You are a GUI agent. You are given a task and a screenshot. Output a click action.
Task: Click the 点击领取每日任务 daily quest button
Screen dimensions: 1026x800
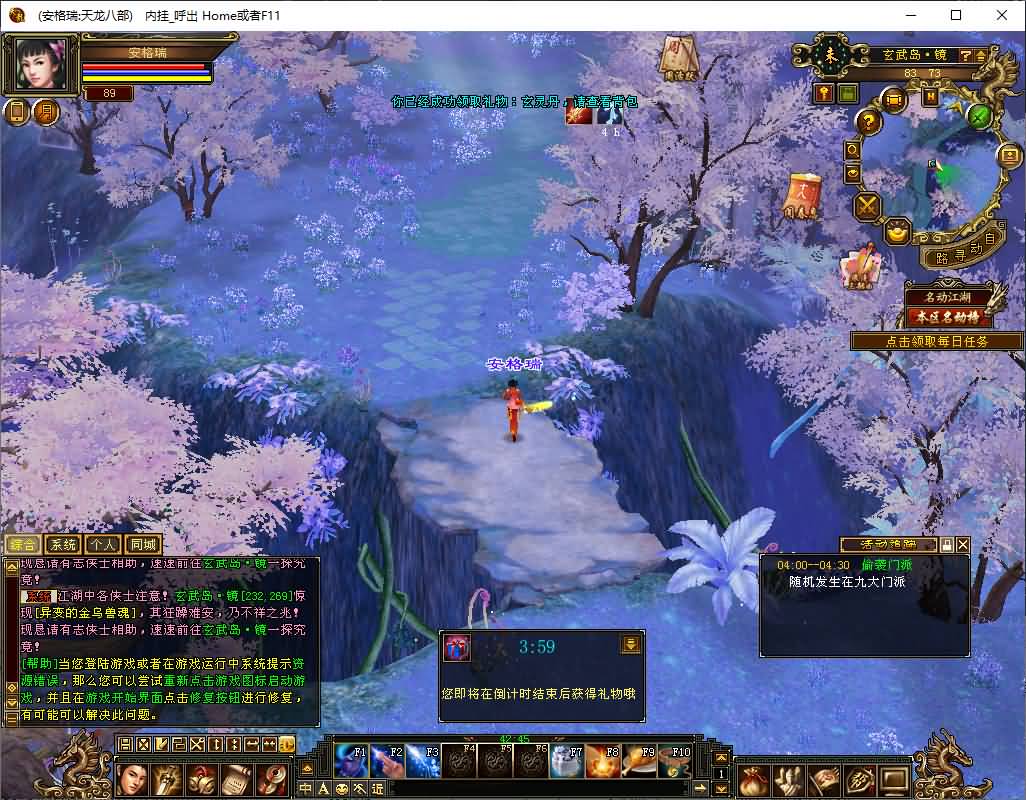pyautogui.click(x=936, y=341)
